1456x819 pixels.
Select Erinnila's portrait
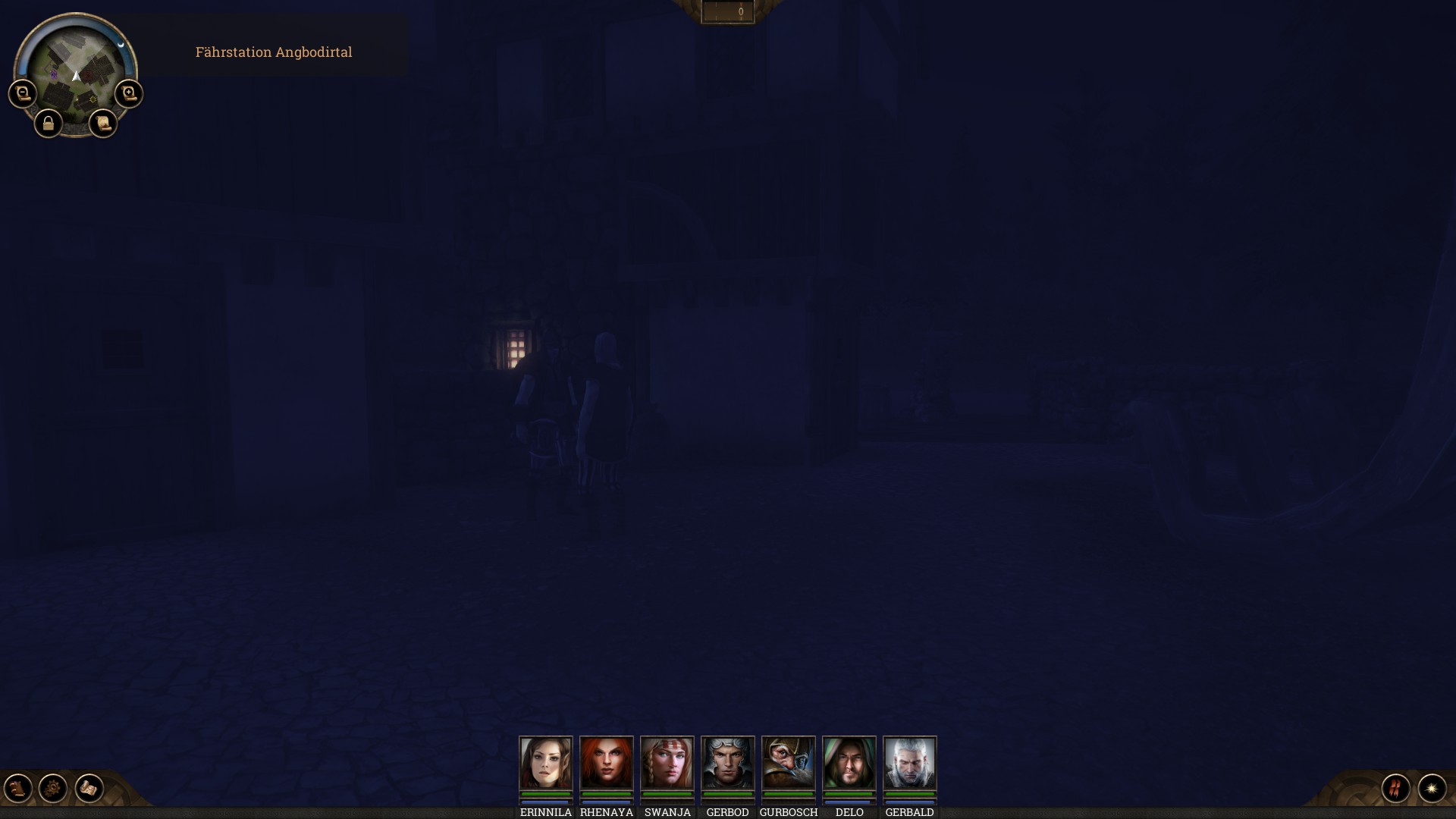(546, 763)
